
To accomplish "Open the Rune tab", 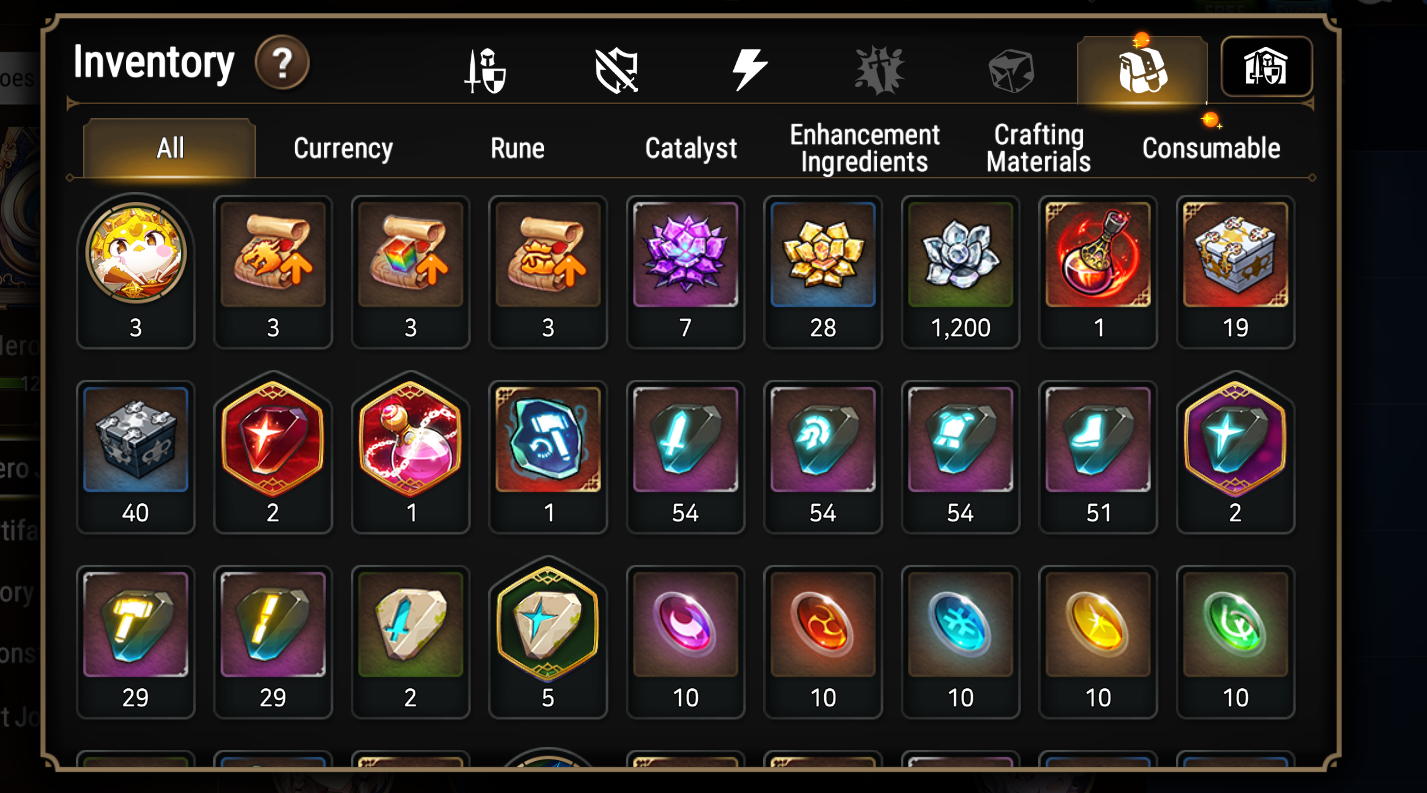I will [x=516, y=148].
